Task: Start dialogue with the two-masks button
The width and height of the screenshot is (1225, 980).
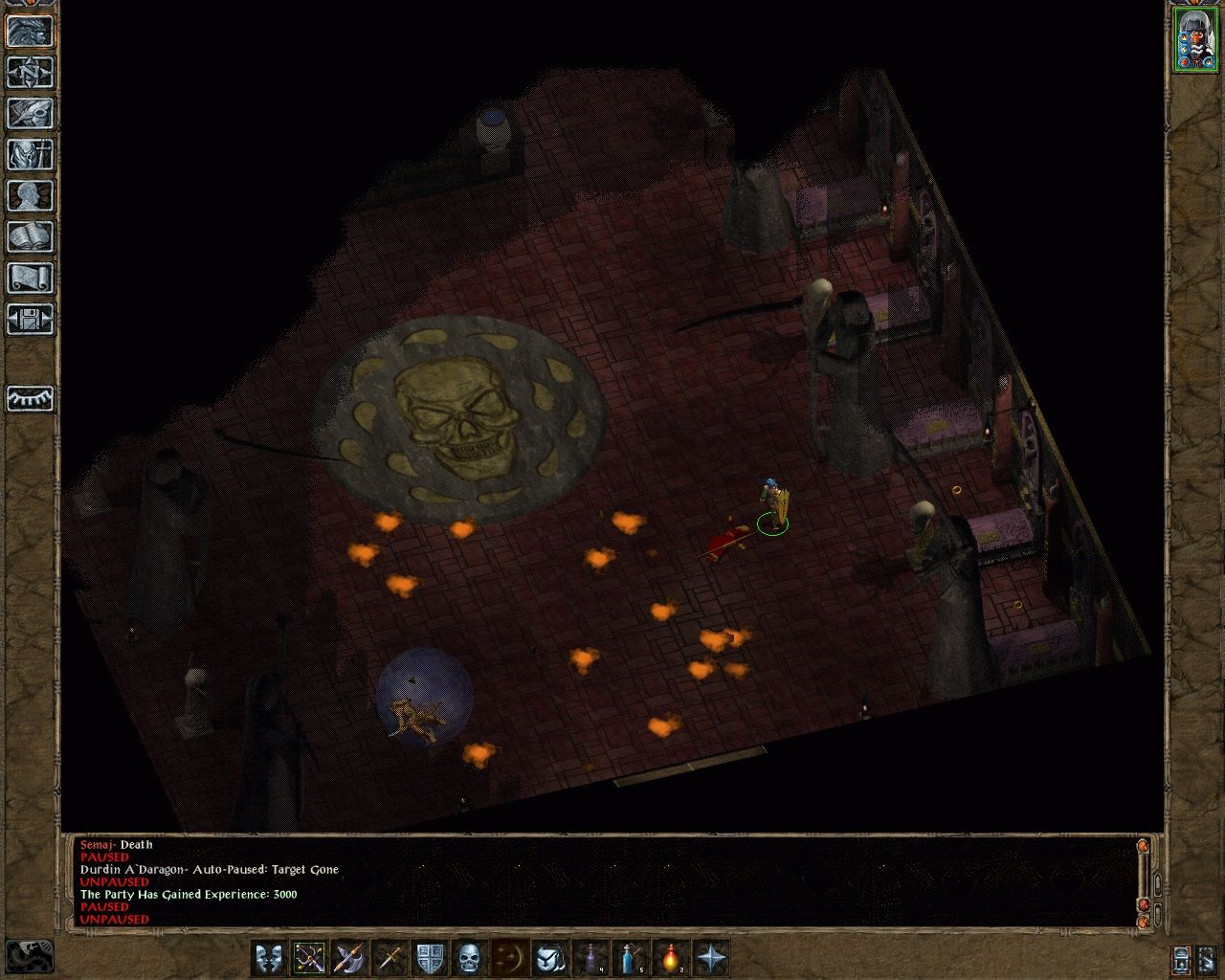Action: click(x=269, y=957)
